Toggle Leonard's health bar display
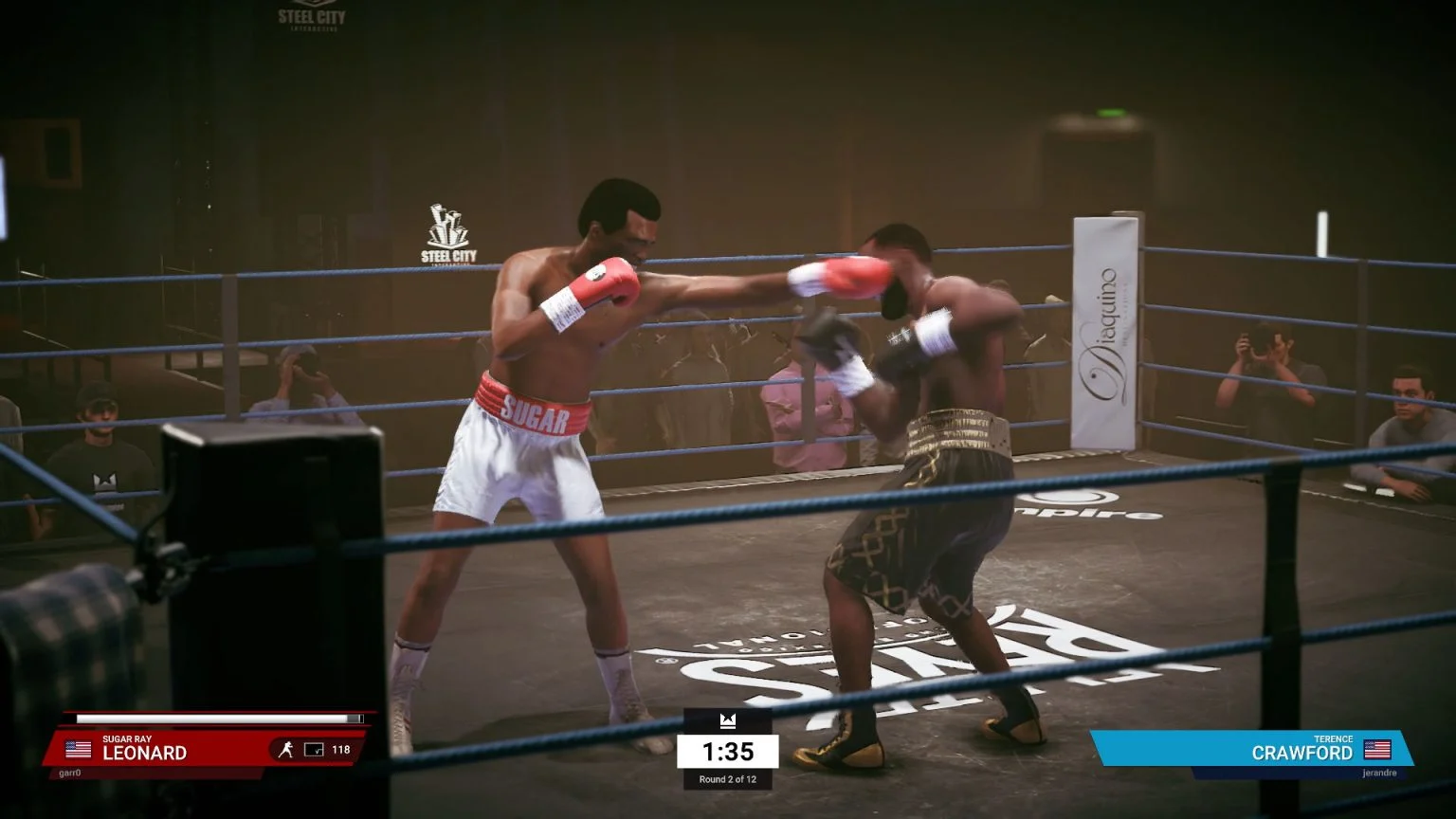1456x819 pixels. tap(218, 718)
